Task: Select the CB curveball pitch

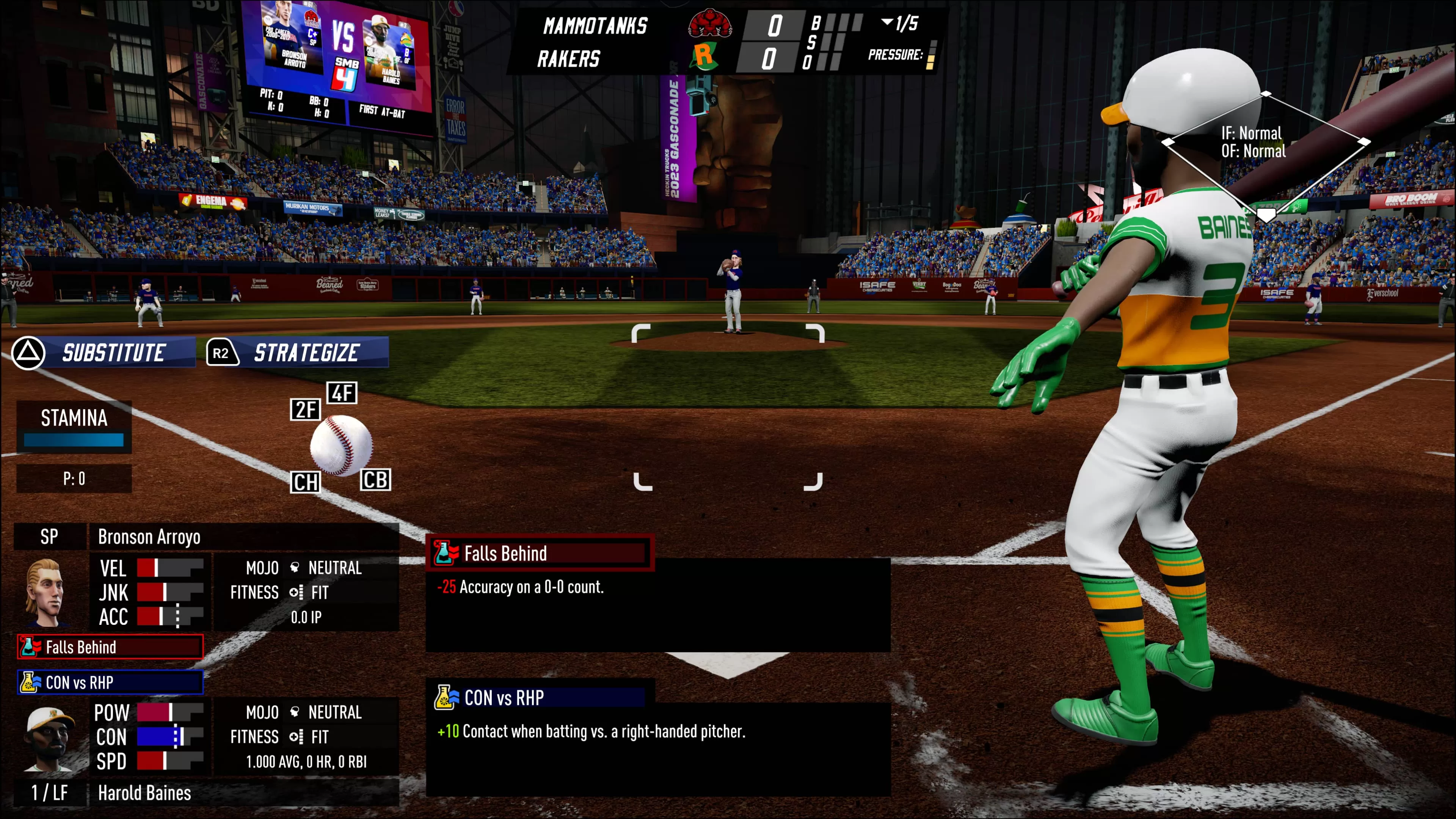Action: click(x=375, y=480)
